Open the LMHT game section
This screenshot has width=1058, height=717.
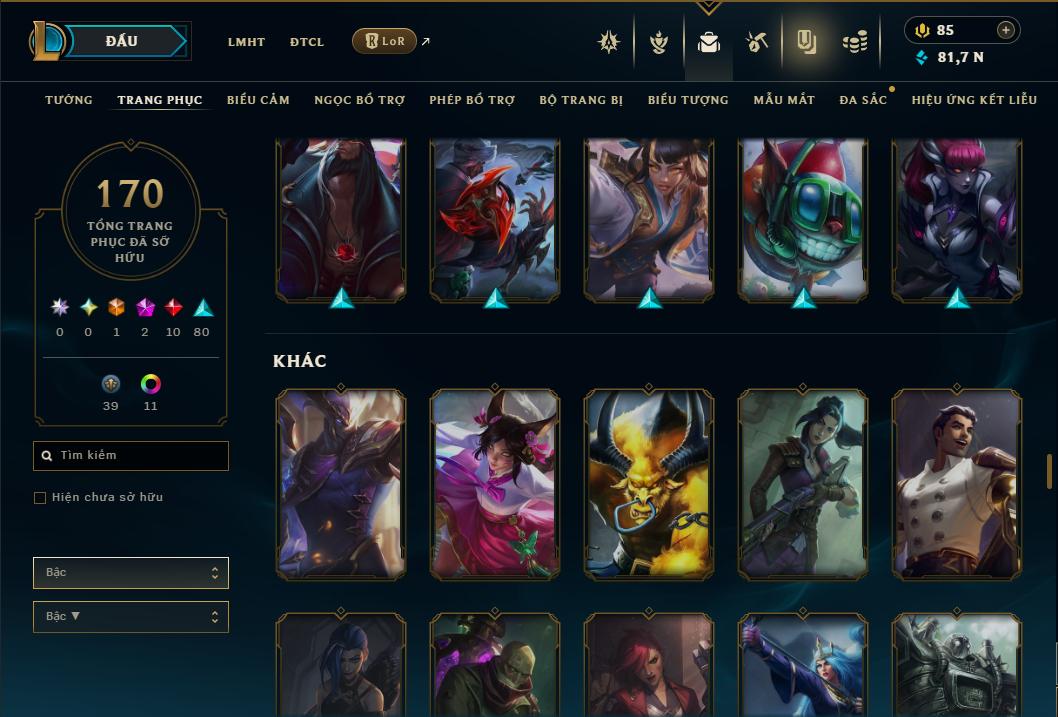coord(246,42)
